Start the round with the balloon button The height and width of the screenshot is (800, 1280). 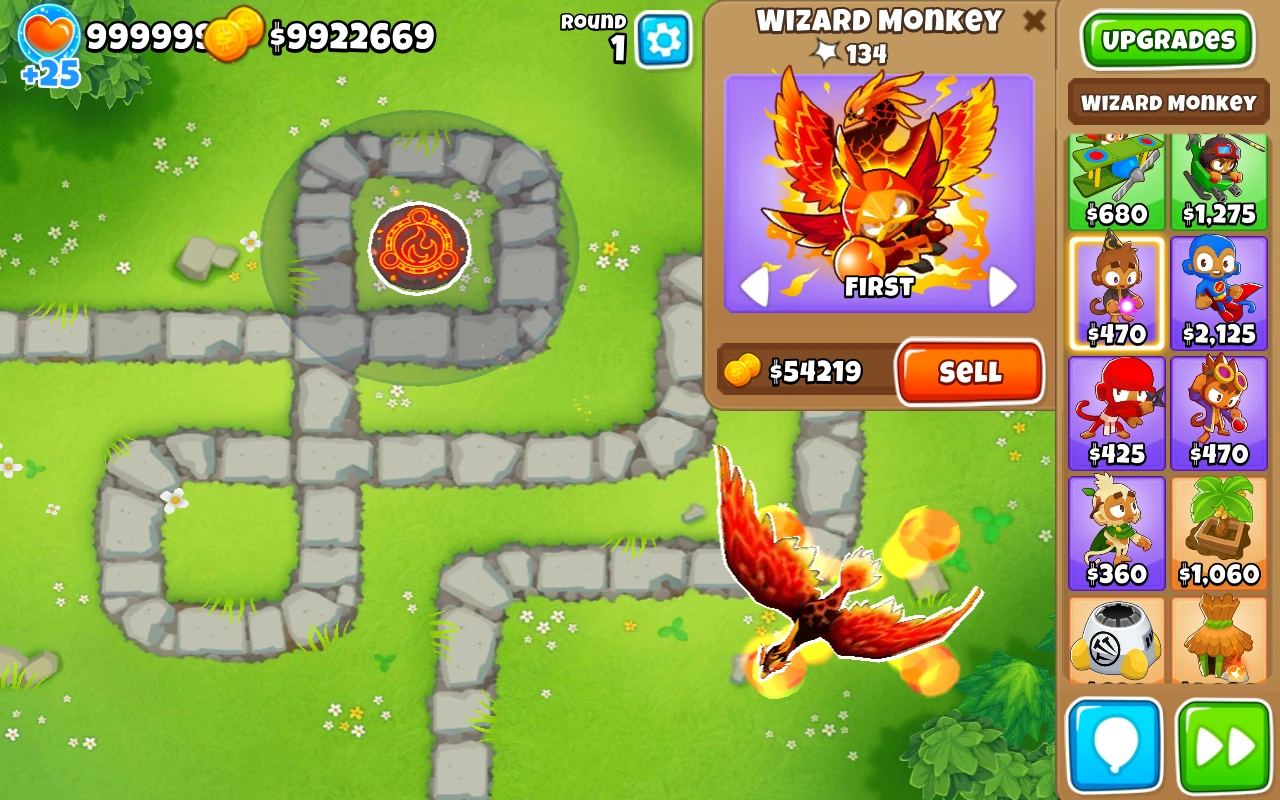point(1113,745)
